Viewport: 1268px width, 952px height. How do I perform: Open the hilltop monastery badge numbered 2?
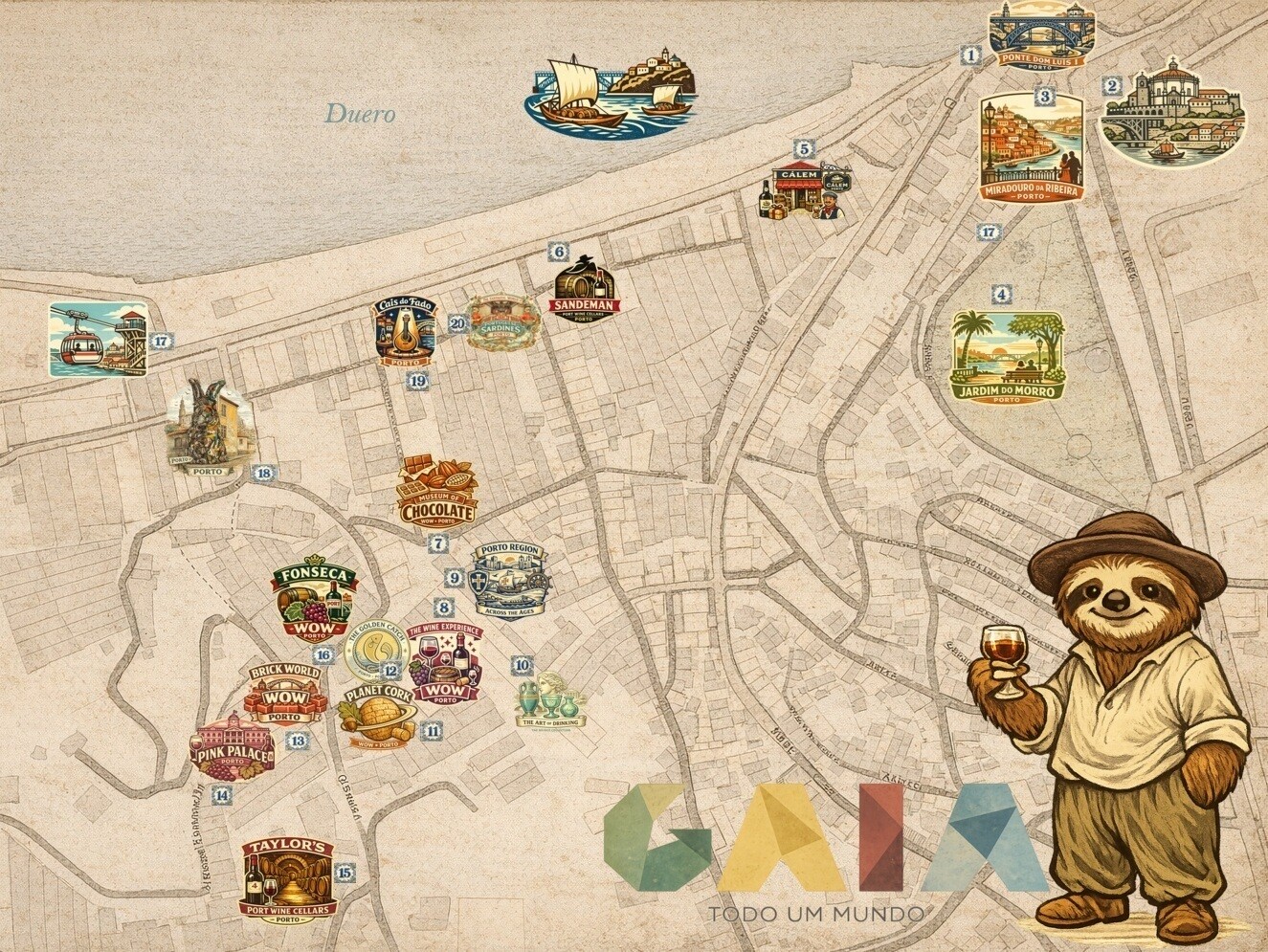[x=1173, y=113]
